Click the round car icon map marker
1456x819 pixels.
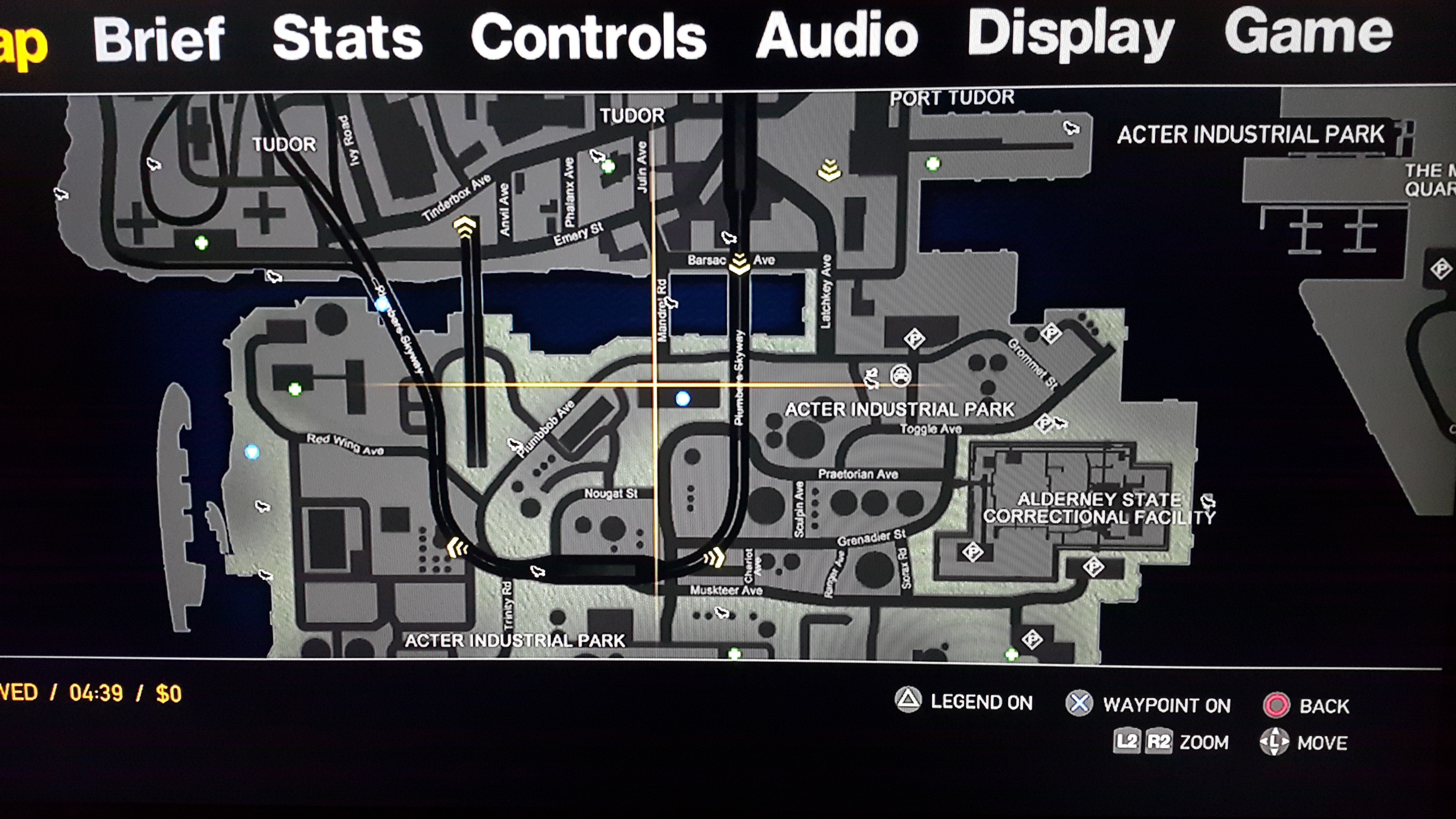(900, 375)
